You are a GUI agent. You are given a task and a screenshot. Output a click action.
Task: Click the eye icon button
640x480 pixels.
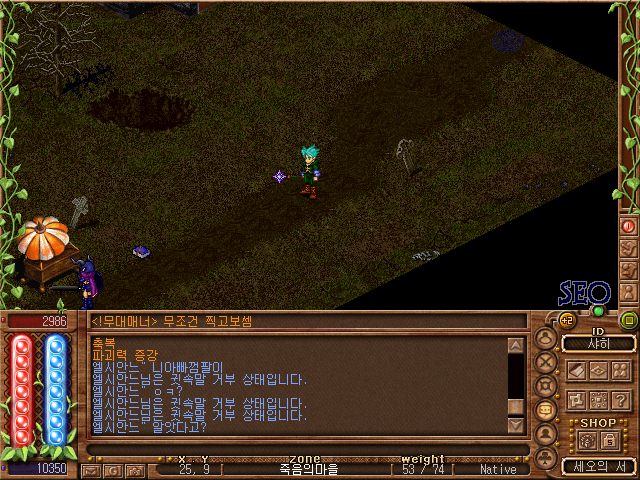(599, 370)
